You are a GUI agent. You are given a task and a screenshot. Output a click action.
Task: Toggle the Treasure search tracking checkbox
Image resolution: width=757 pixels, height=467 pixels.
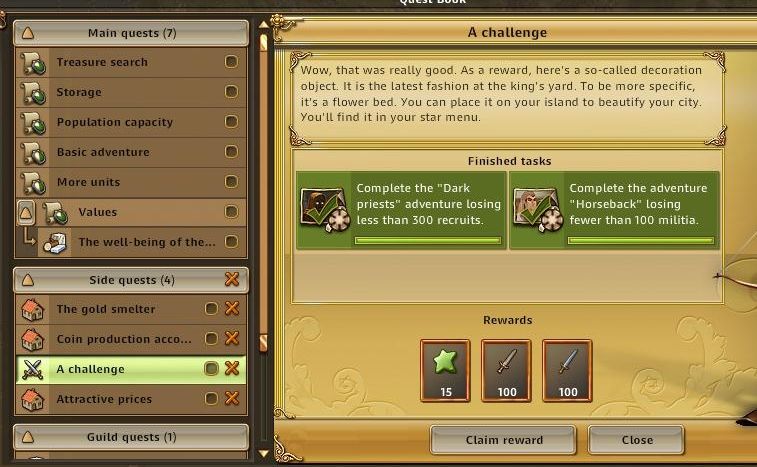231,62
